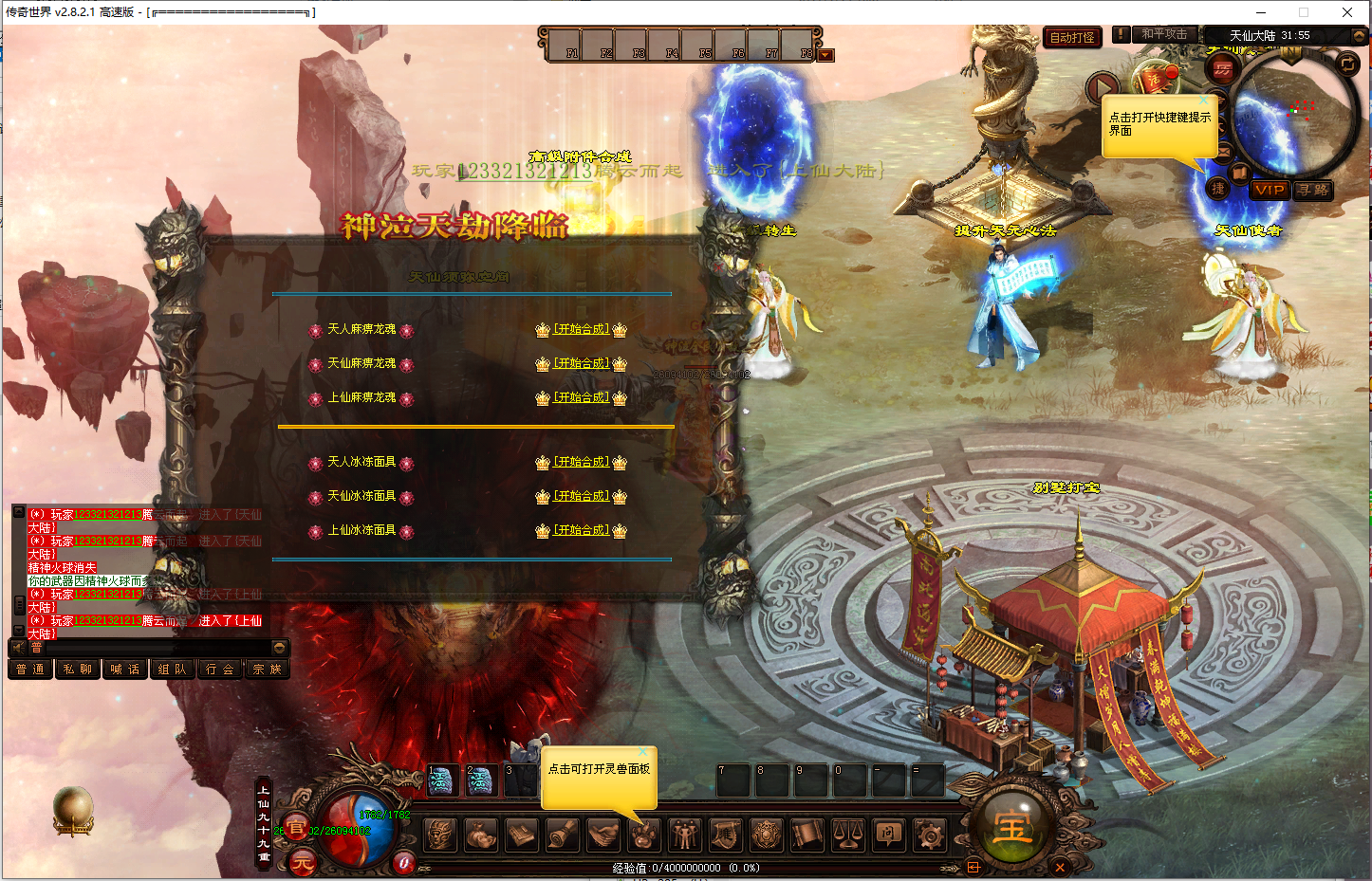The image size is (1372, 881).
Task: Open the 宝 treasure orb
Action: (1012, 828)
